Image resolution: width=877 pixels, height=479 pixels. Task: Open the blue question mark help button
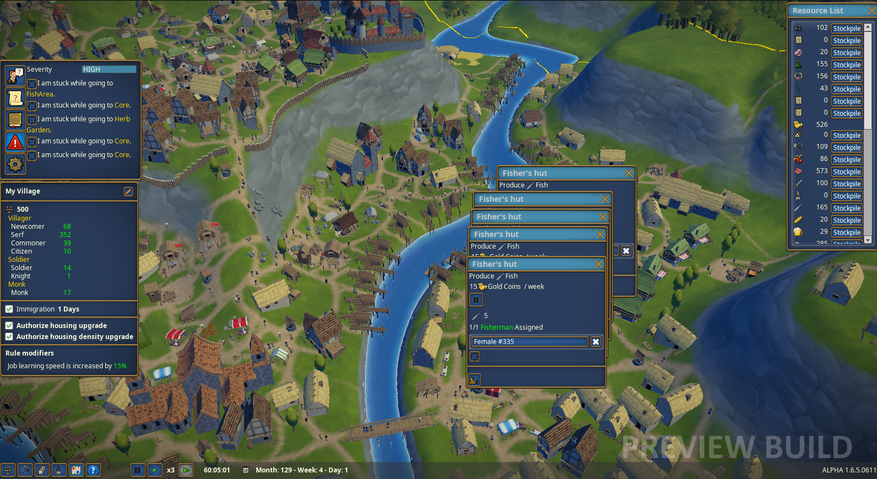(x=93, y=469)
